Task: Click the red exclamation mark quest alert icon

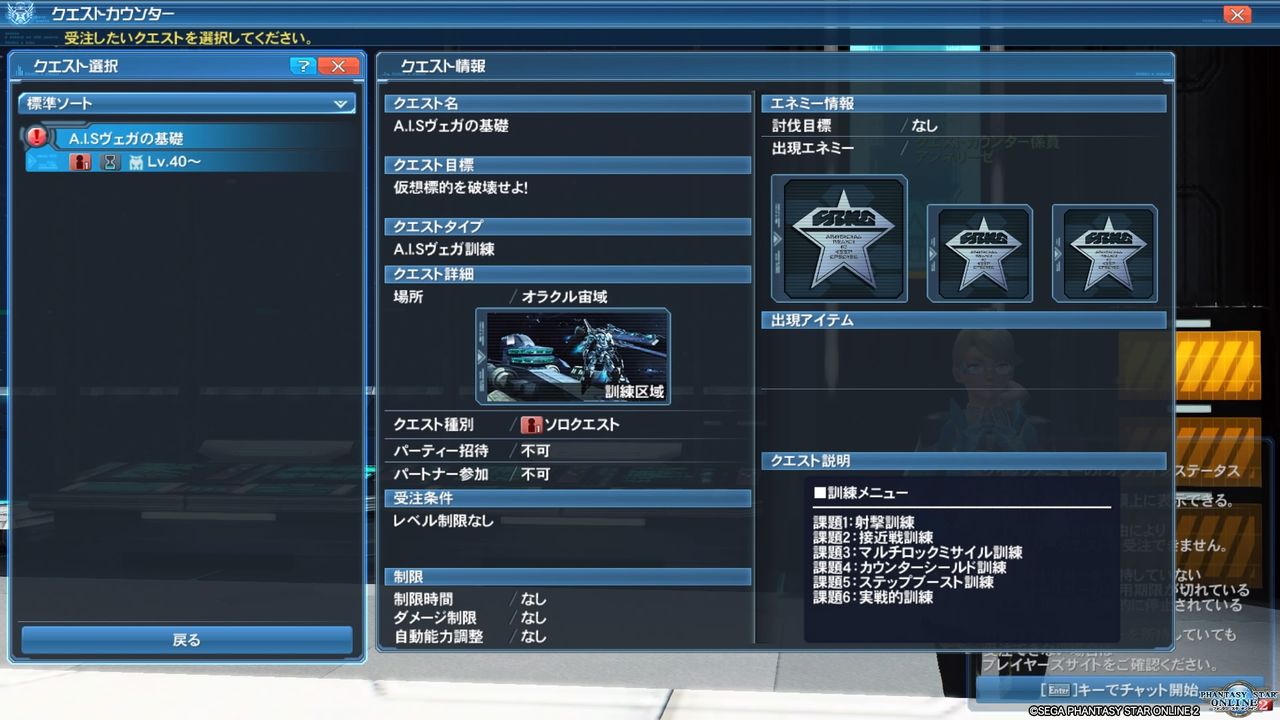Action: pos(37,136)
